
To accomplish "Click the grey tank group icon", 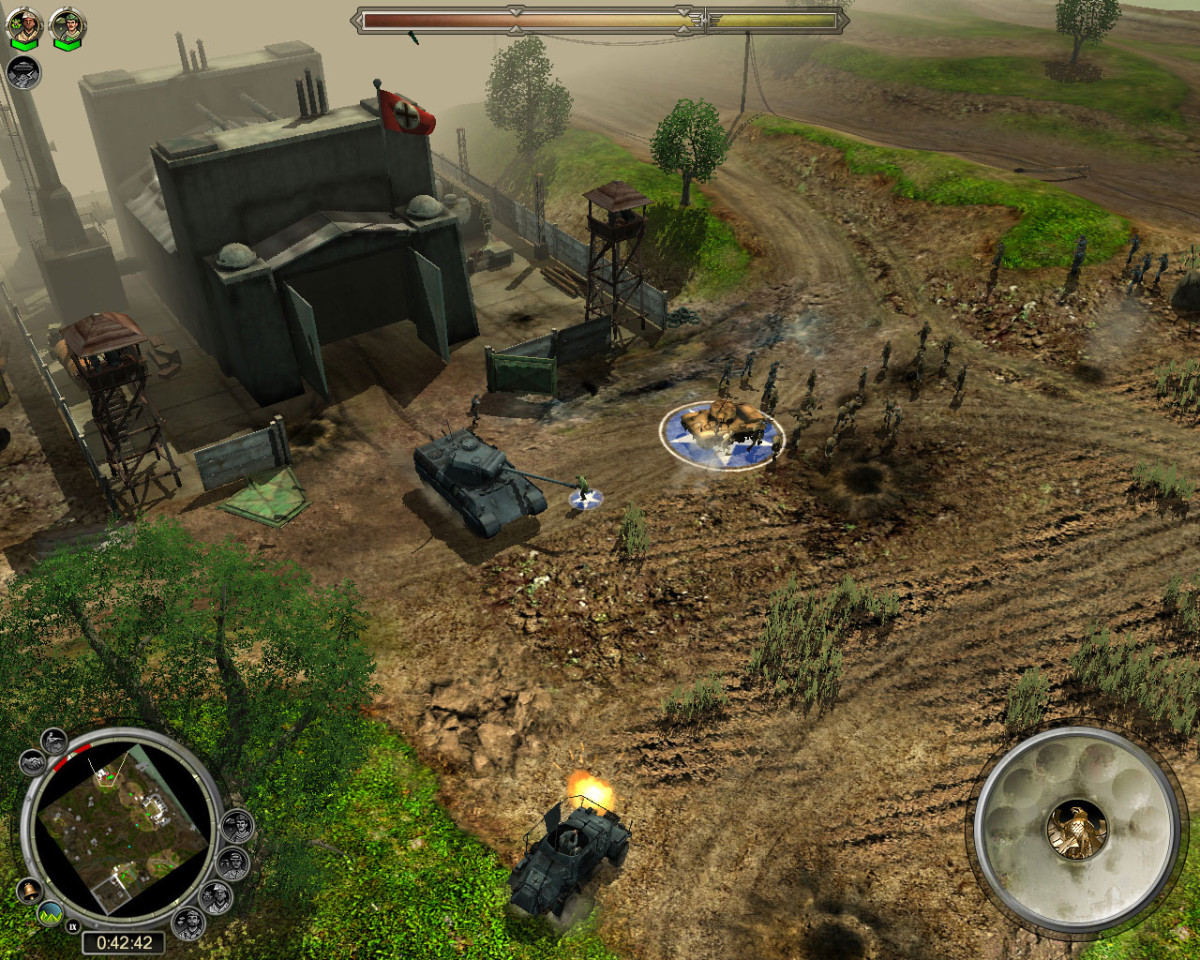I will click(x=23, y=73).
